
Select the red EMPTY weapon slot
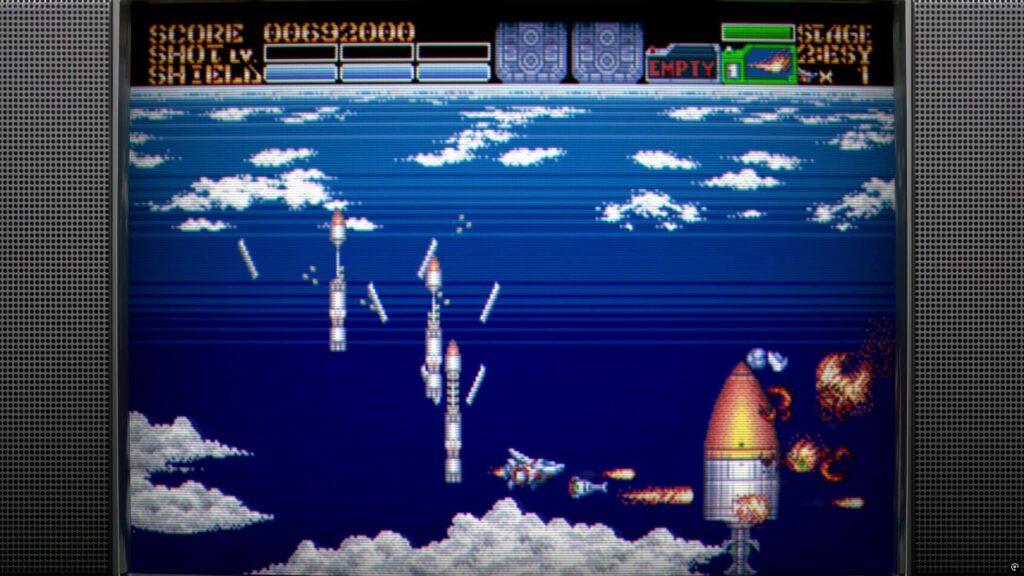(x=682, y=66)
